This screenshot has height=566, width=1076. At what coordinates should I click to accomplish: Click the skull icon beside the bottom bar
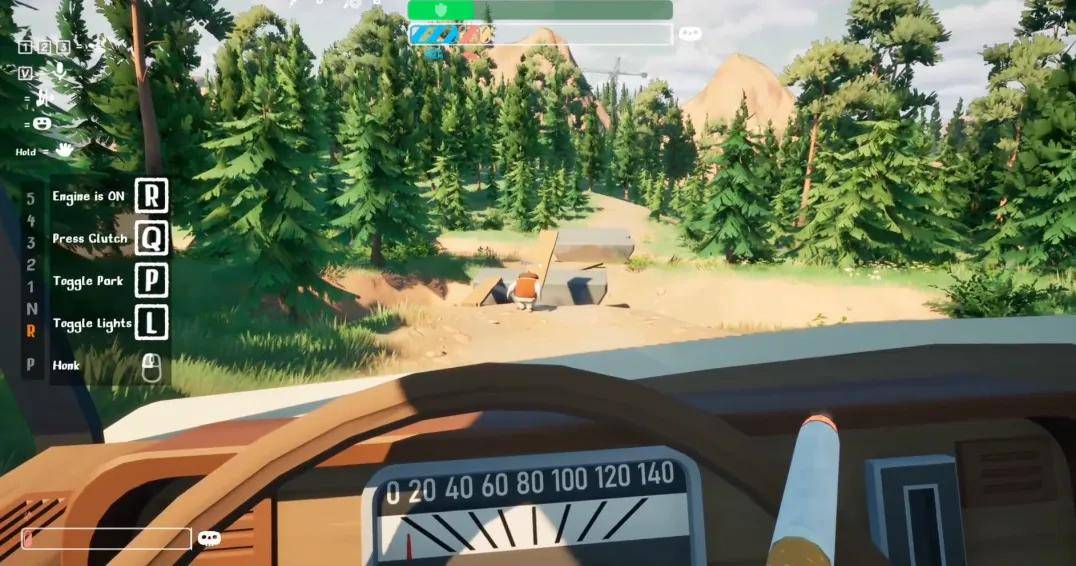pyautogui.click(x=208, y=539)
